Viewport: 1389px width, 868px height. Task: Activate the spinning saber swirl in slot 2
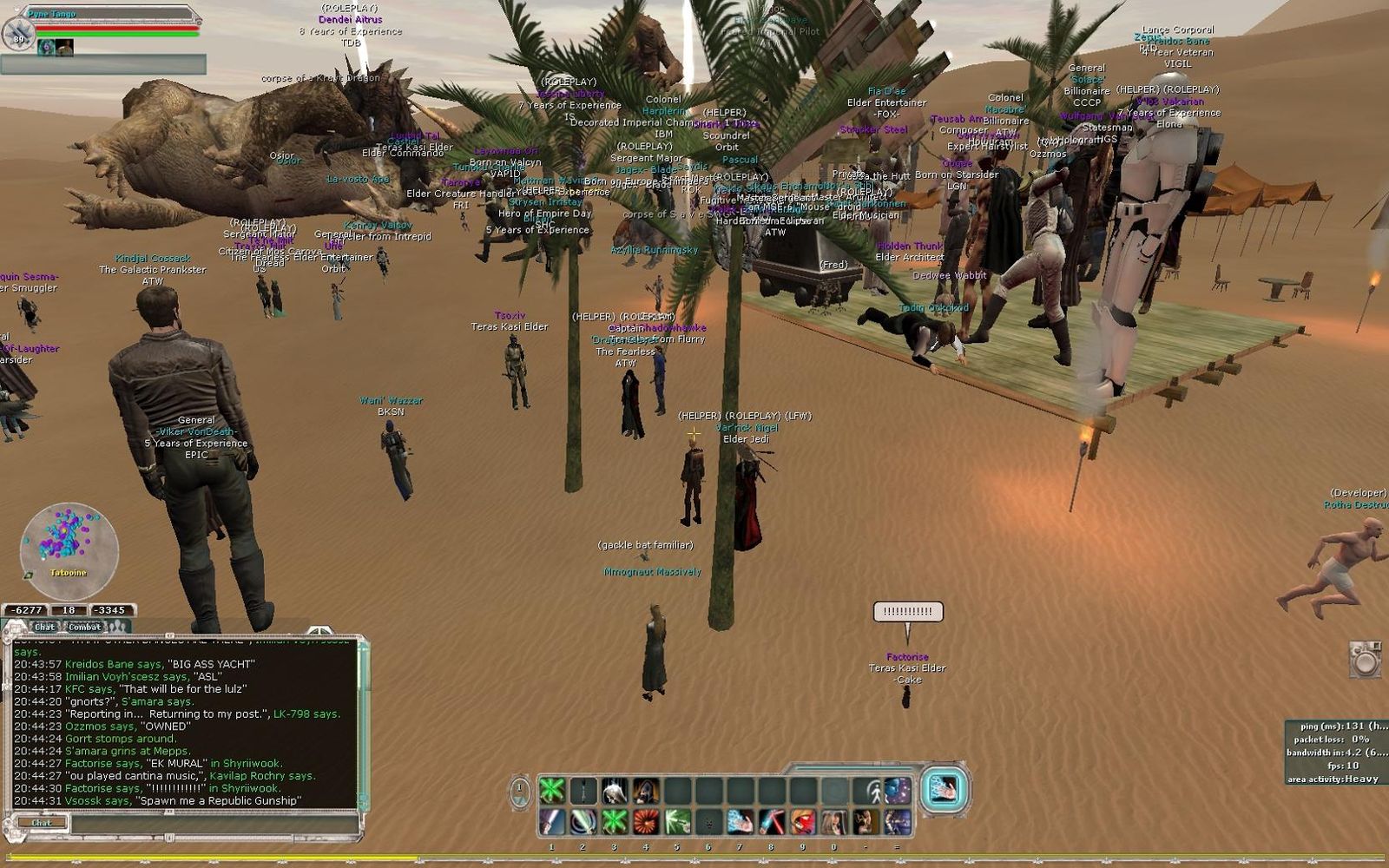[x=583, y=821]
